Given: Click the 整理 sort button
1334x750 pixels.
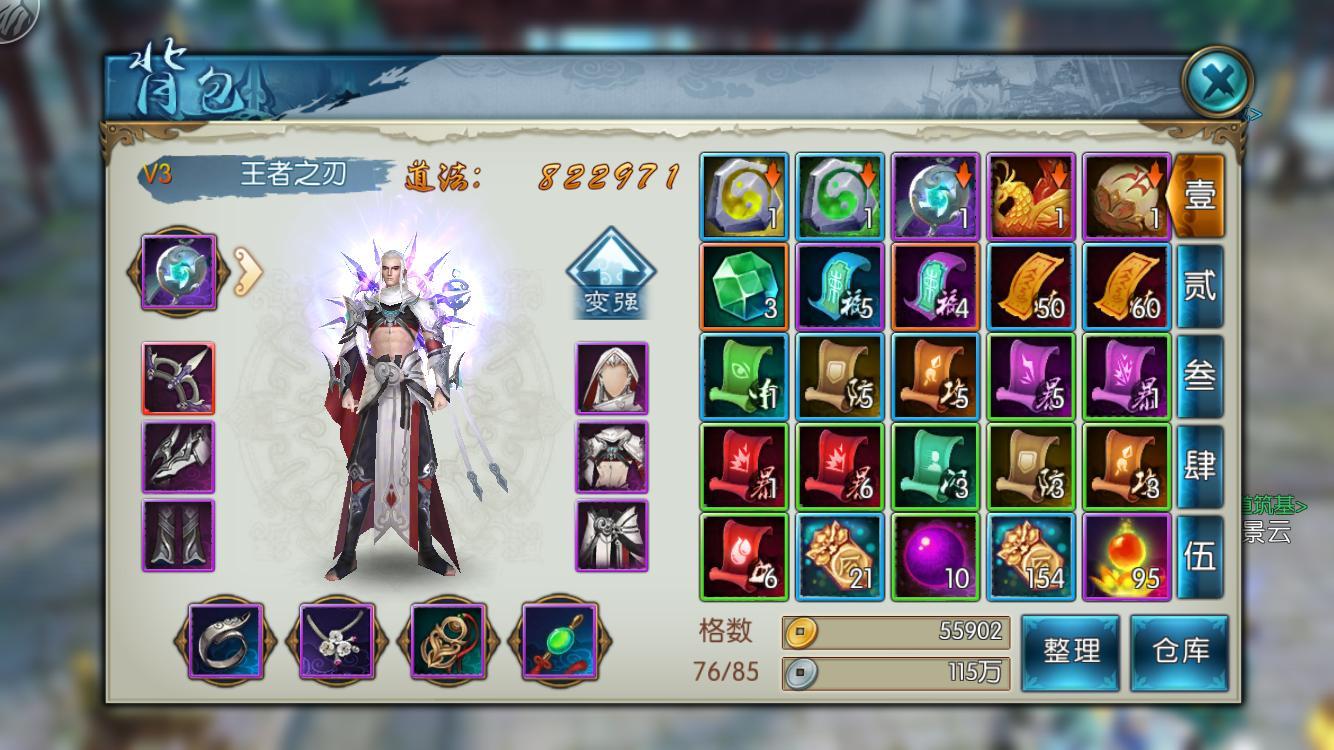Looking at the screenshot, I should click(x=1071, y=652).
